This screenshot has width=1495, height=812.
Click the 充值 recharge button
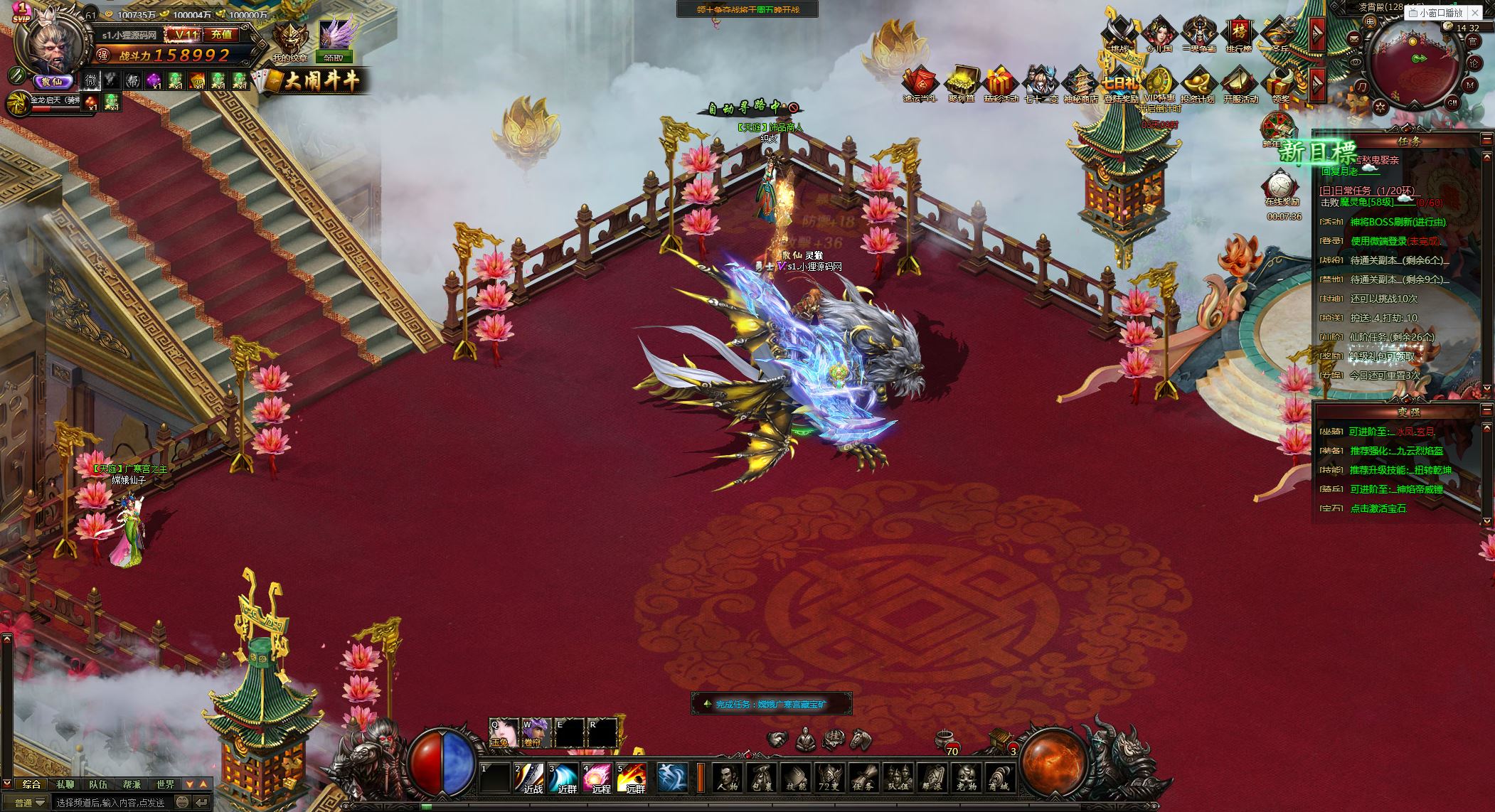221,34
